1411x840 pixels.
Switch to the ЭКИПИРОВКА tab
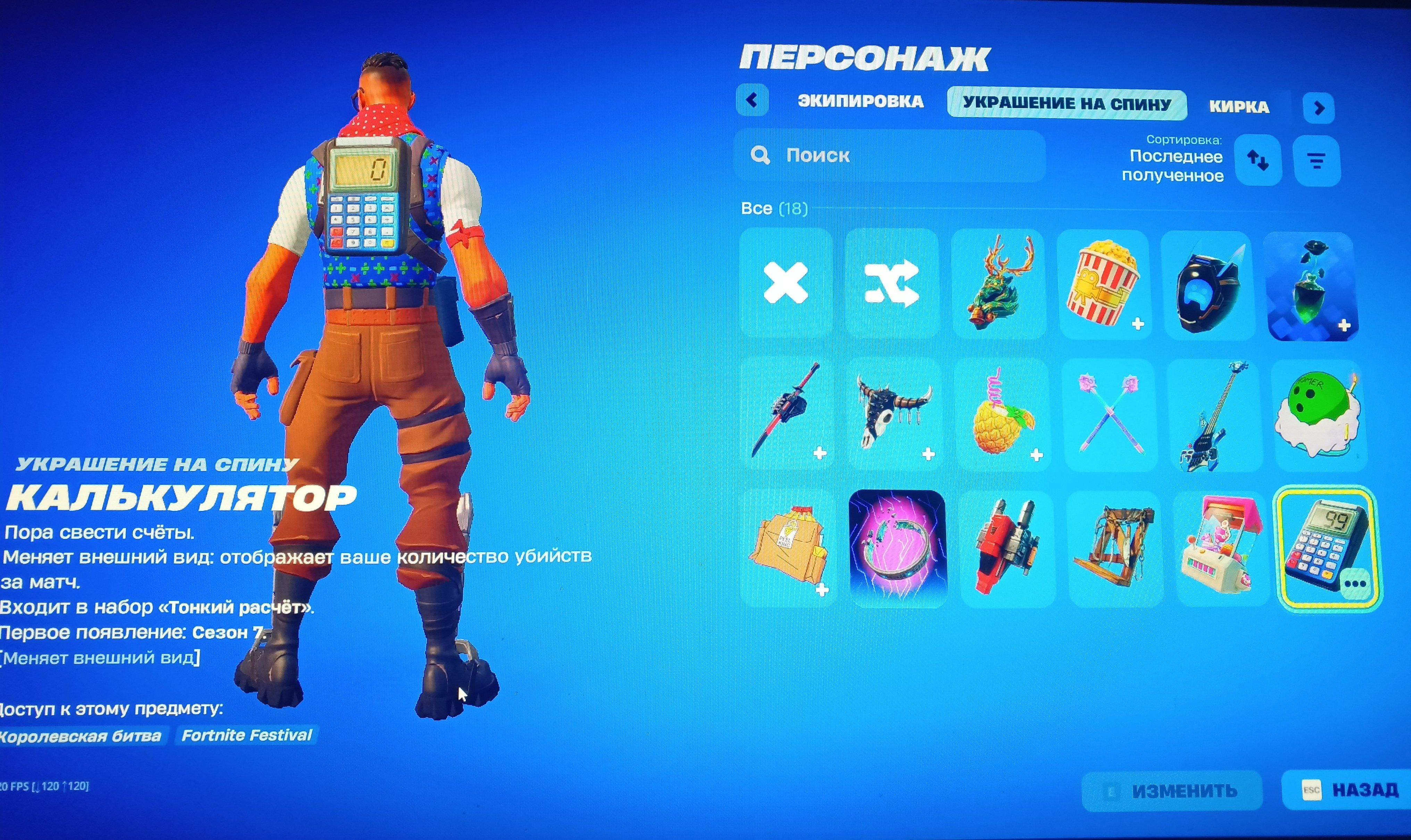coord(860,102)
